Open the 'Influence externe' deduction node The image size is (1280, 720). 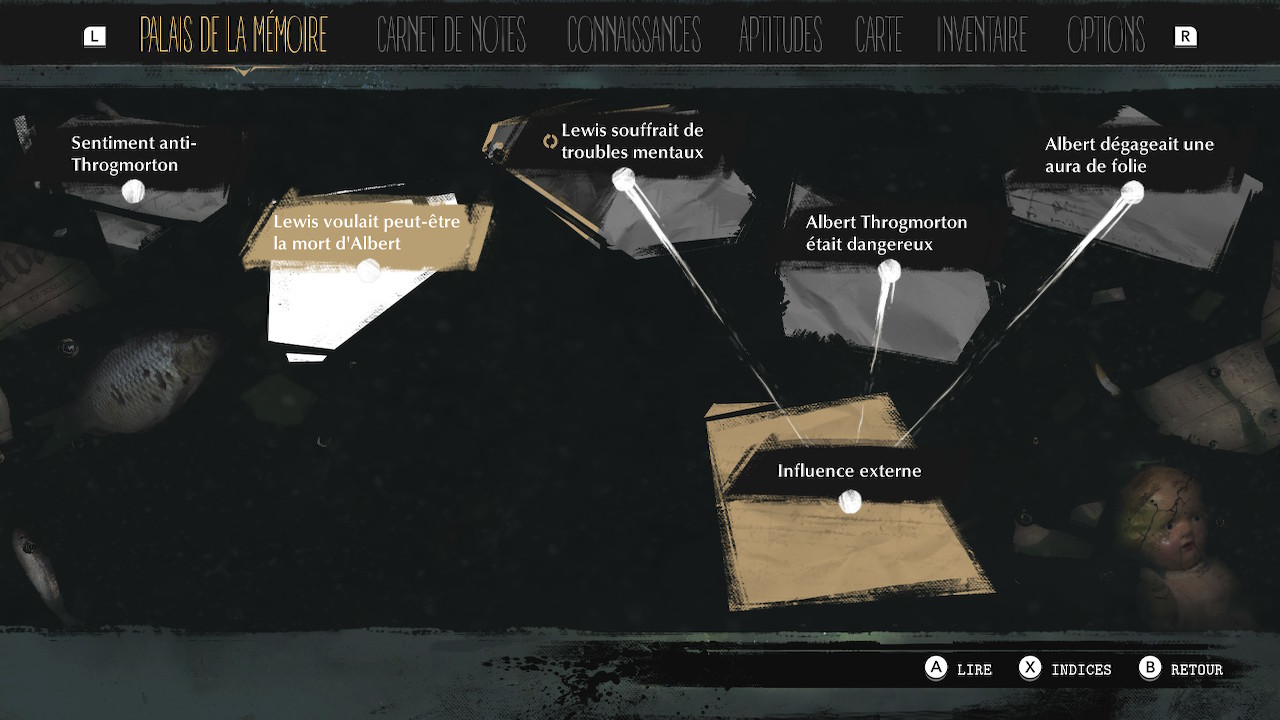coord(849,501)
